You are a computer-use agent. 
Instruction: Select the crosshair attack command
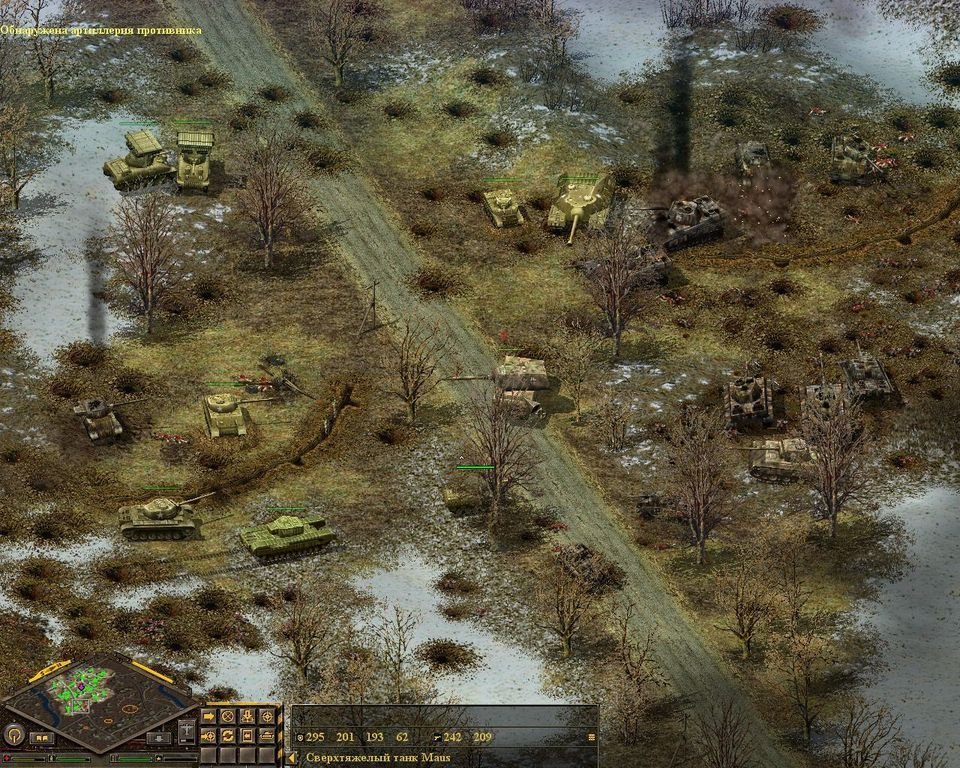click(267, 716)
